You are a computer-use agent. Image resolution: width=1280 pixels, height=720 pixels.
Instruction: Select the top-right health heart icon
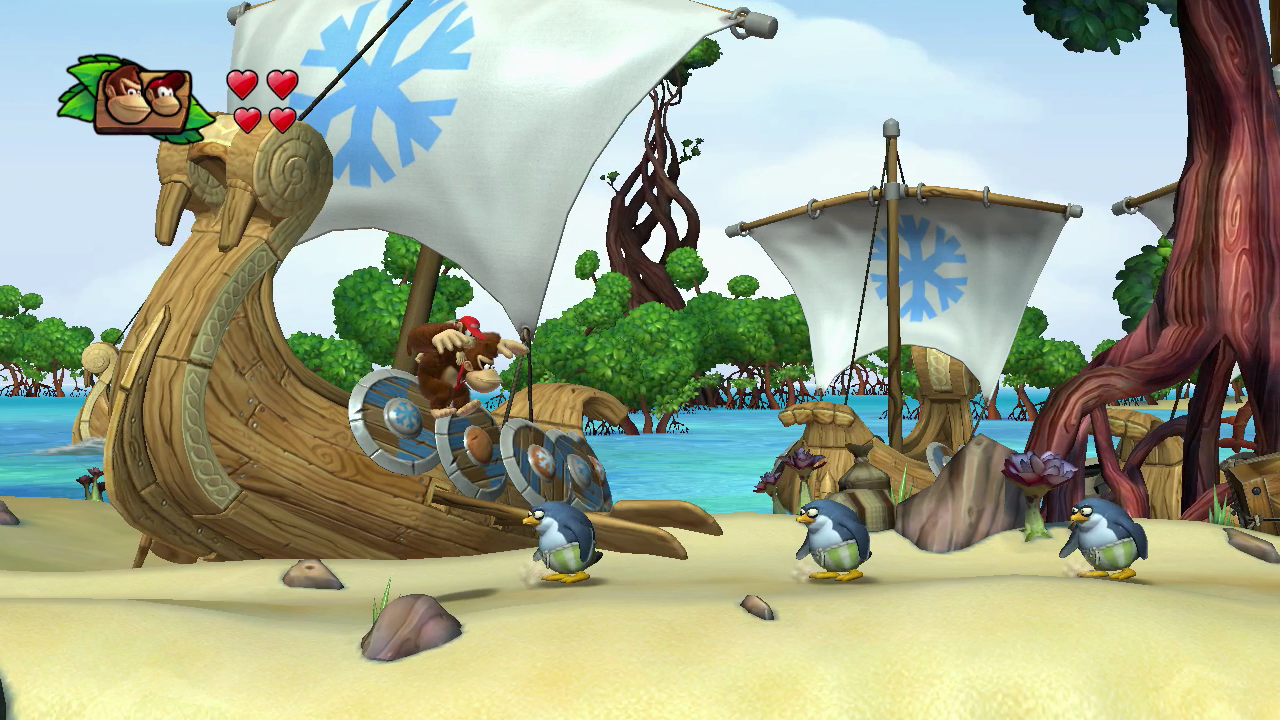click(282, 86)
